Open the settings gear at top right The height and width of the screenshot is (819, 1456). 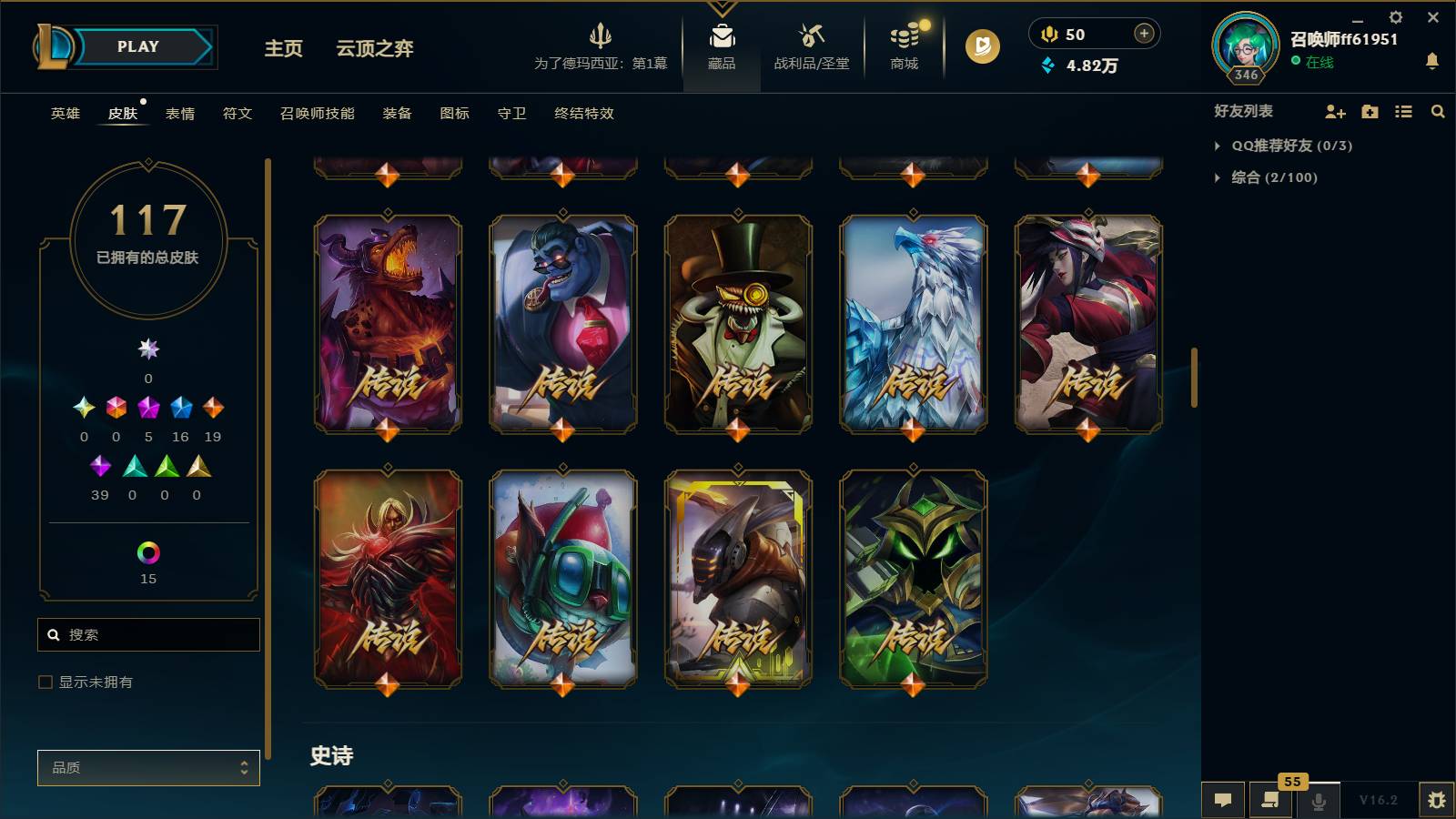pos(1395,17)
